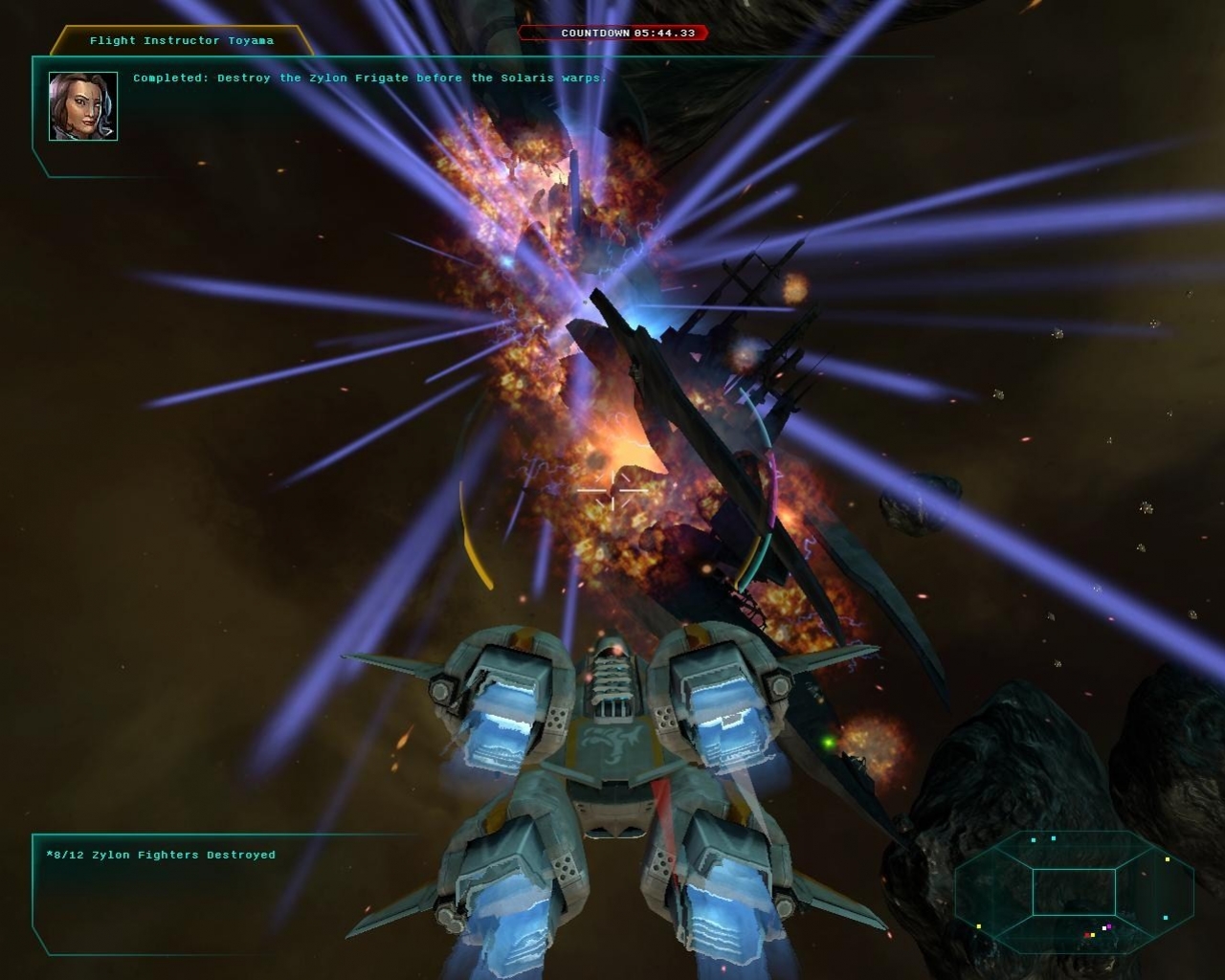Select the completed Zylon Frigate objective message
The height and width of the screenshot is (980, 1225).
click(369, 78)
